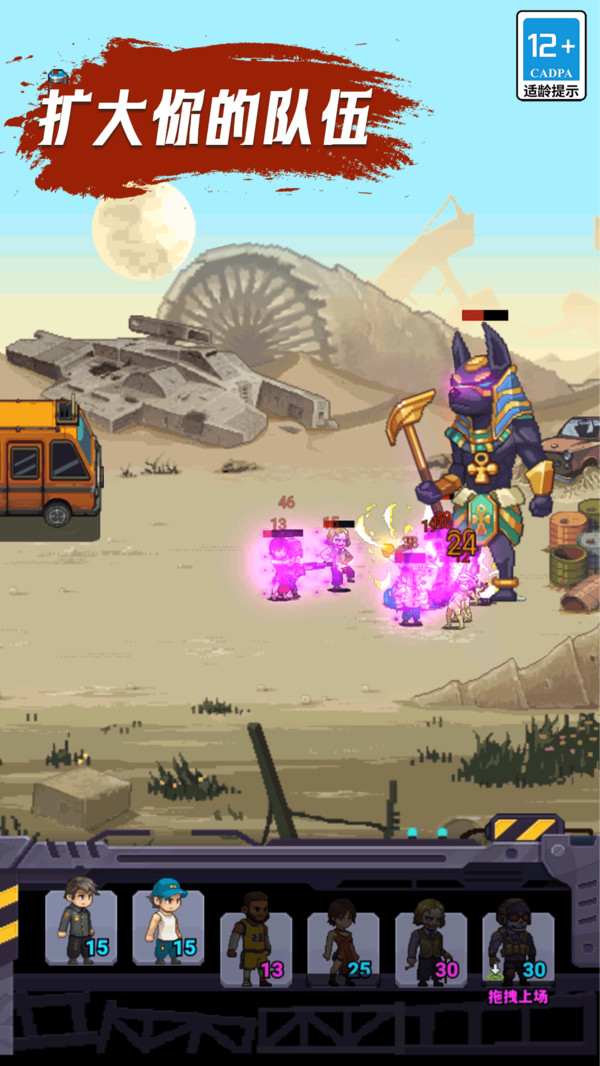Select the gray-jacket survivor unit card
This screenshot has height=1066, width=600.
pos(81,927)
